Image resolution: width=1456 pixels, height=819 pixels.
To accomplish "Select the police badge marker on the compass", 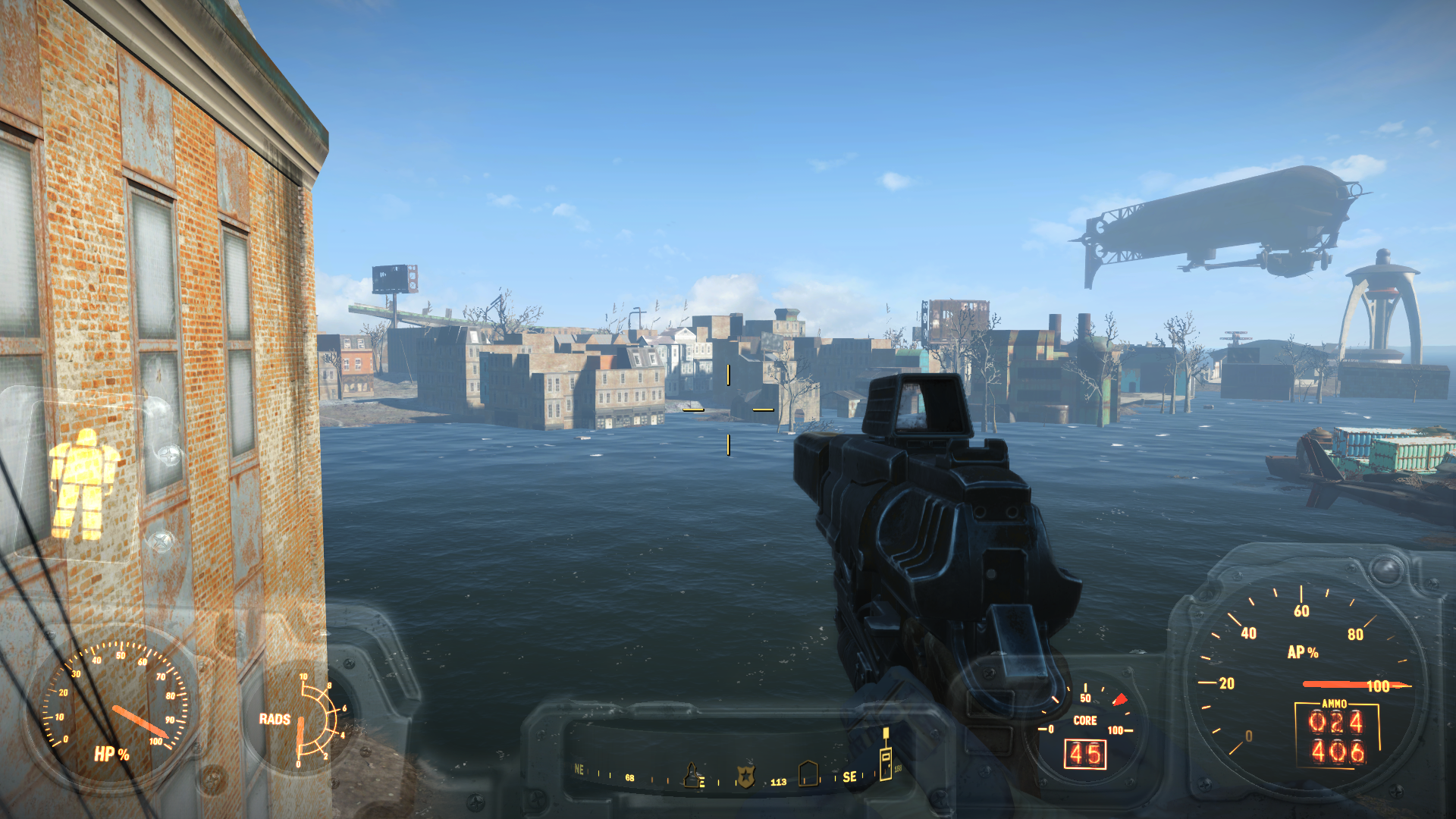I will [746, 777].
